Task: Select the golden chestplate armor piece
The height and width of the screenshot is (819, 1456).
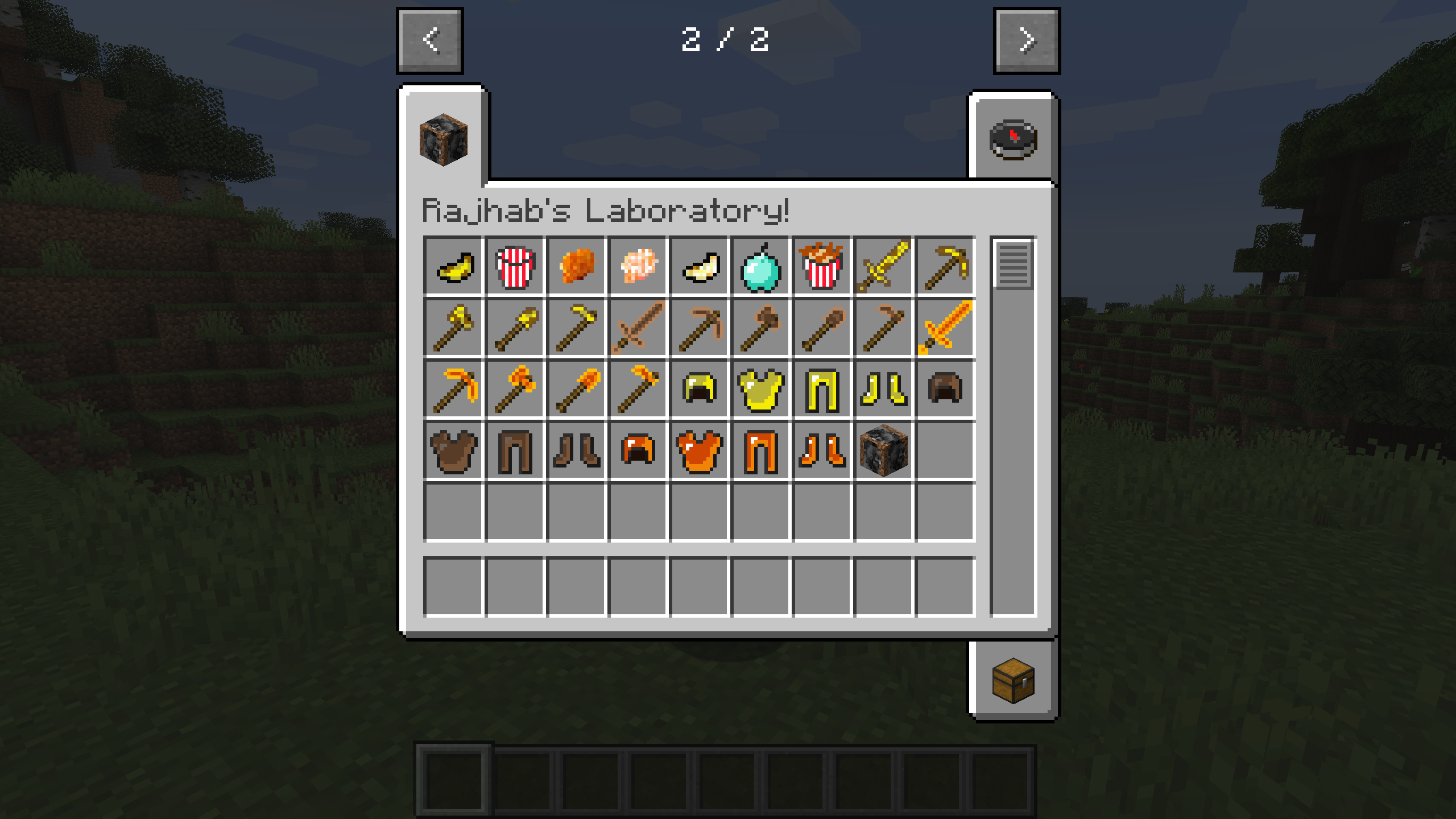Action: coord(759,390)
